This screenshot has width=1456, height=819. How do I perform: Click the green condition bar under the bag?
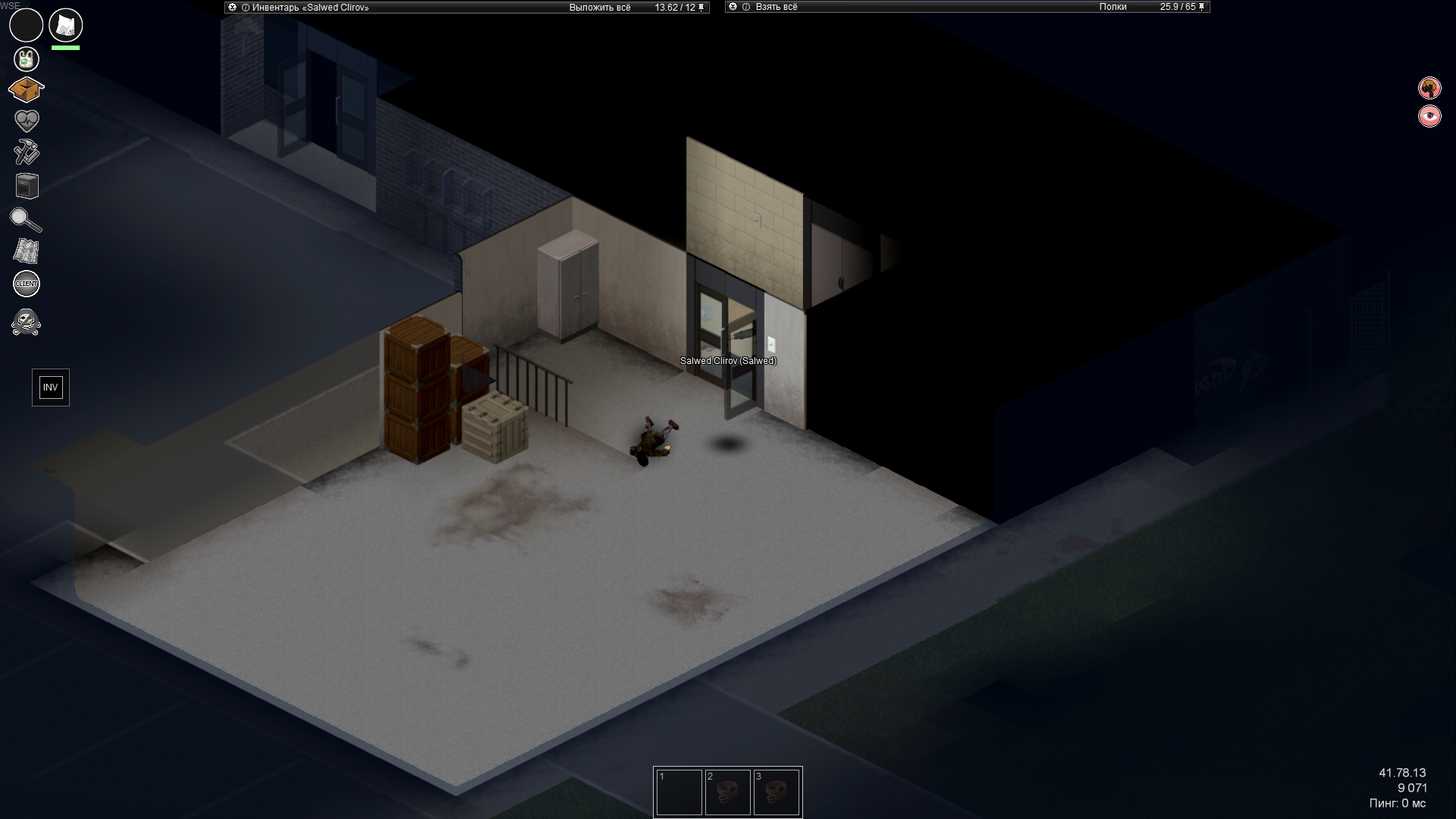64,47
